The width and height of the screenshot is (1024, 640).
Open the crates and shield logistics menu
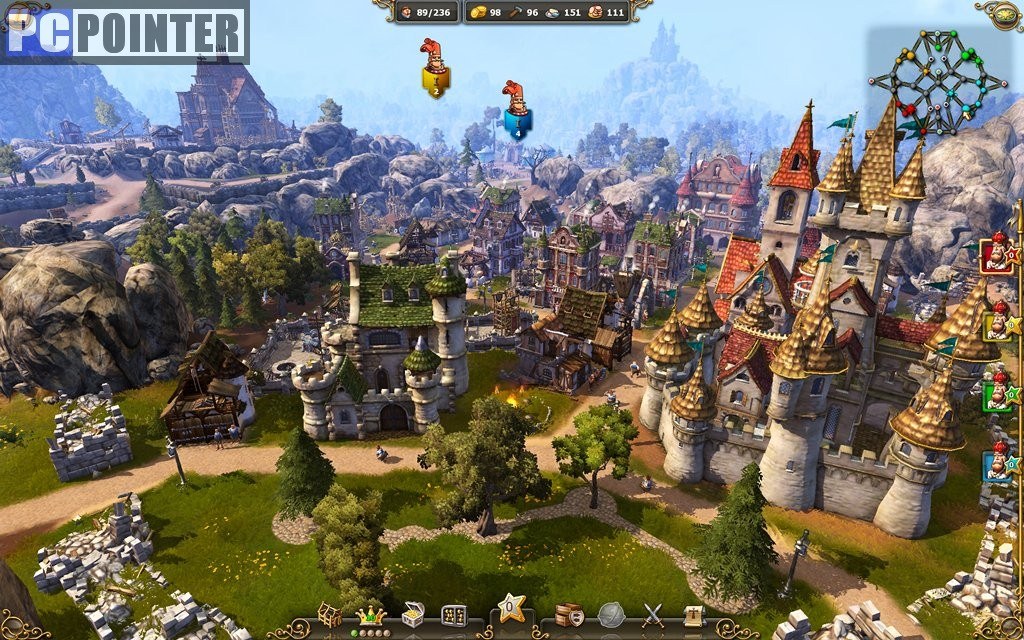tap(569, 615)
